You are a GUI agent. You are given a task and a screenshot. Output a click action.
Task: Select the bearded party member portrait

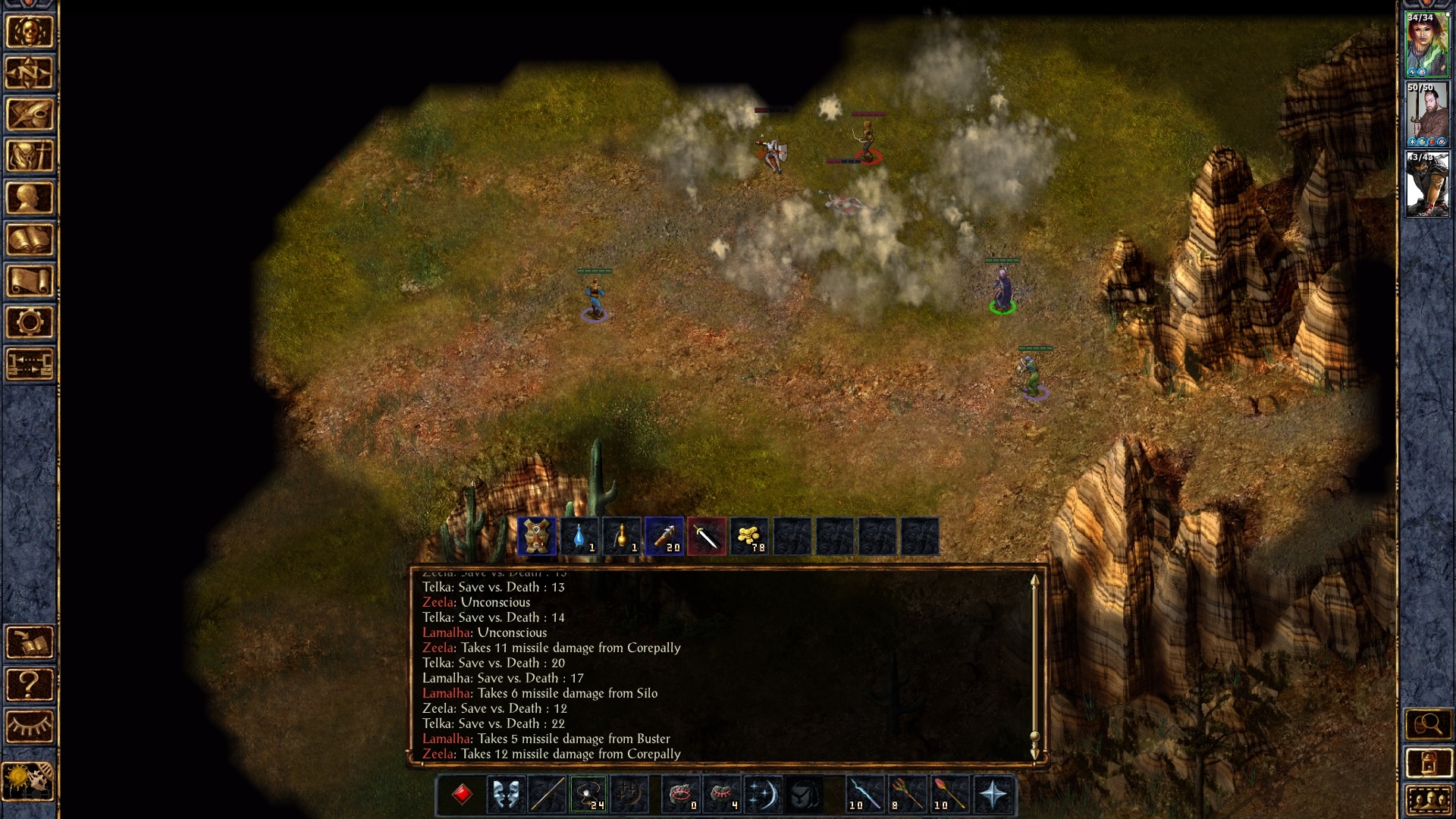pyautogui.click(x=1427, y=115)
